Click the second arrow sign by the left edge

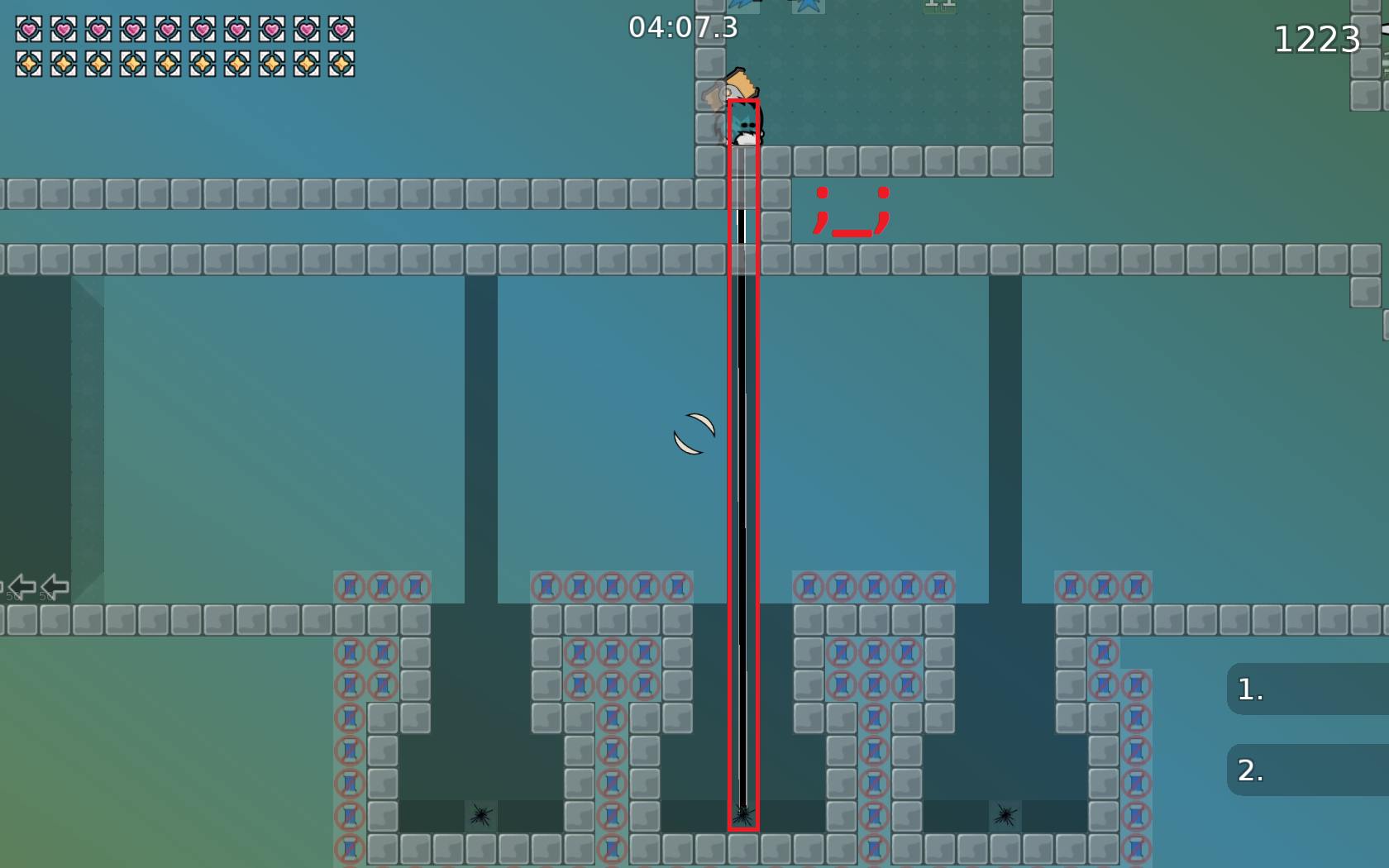[x=54, y=587]
